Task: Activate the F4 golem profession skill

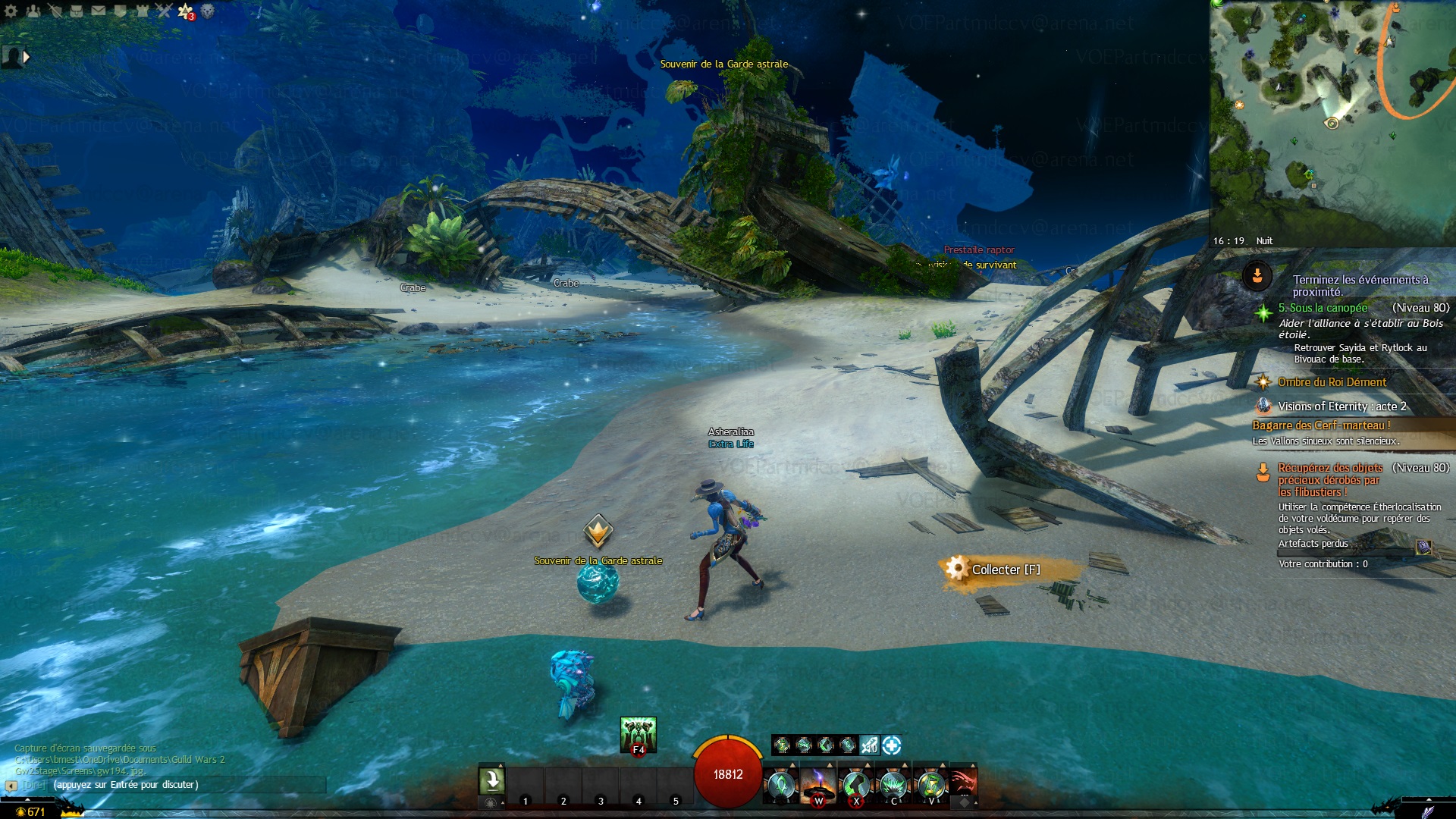Action: (638, 735)
